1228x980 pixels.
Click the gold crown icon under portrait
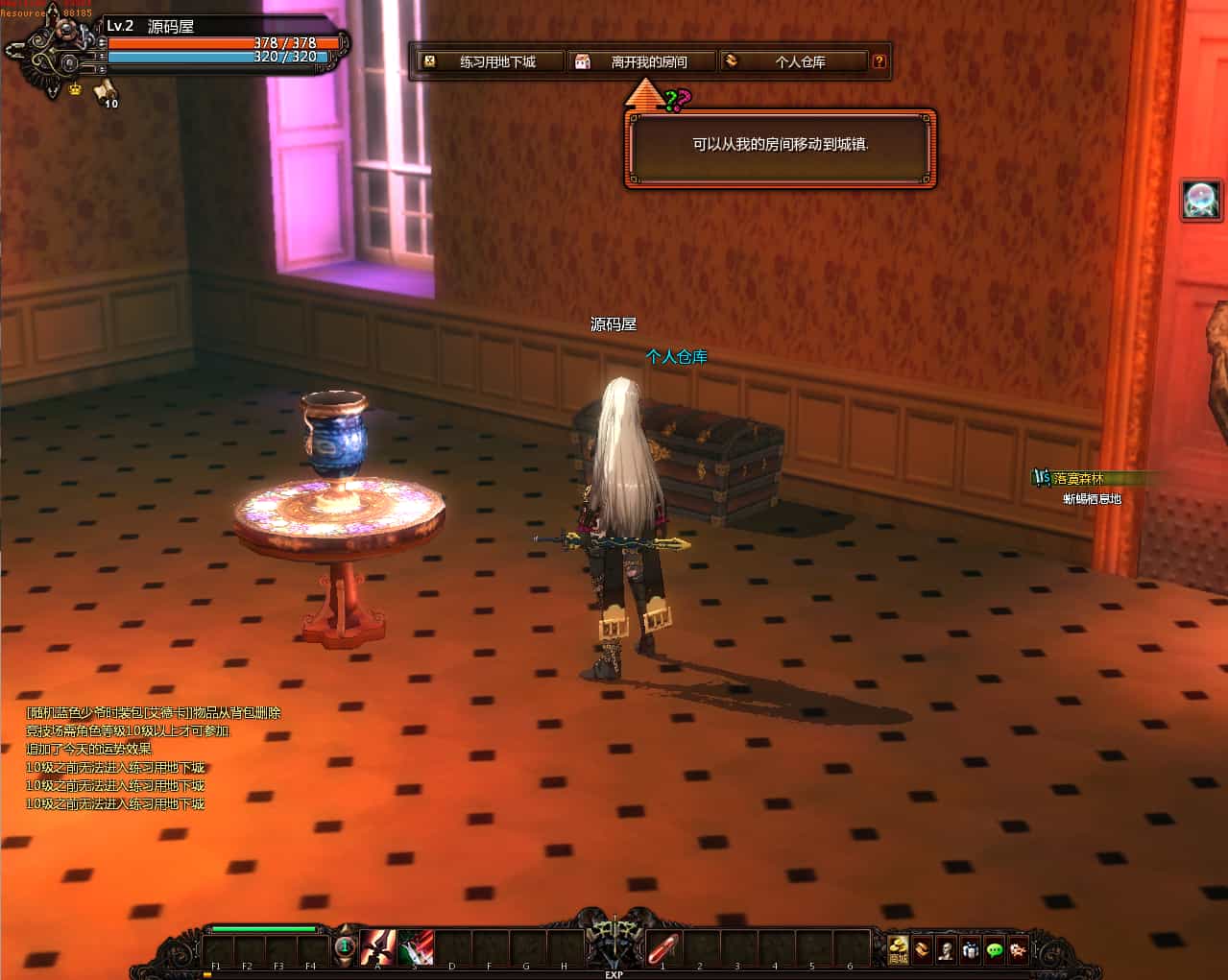(75, 89)
